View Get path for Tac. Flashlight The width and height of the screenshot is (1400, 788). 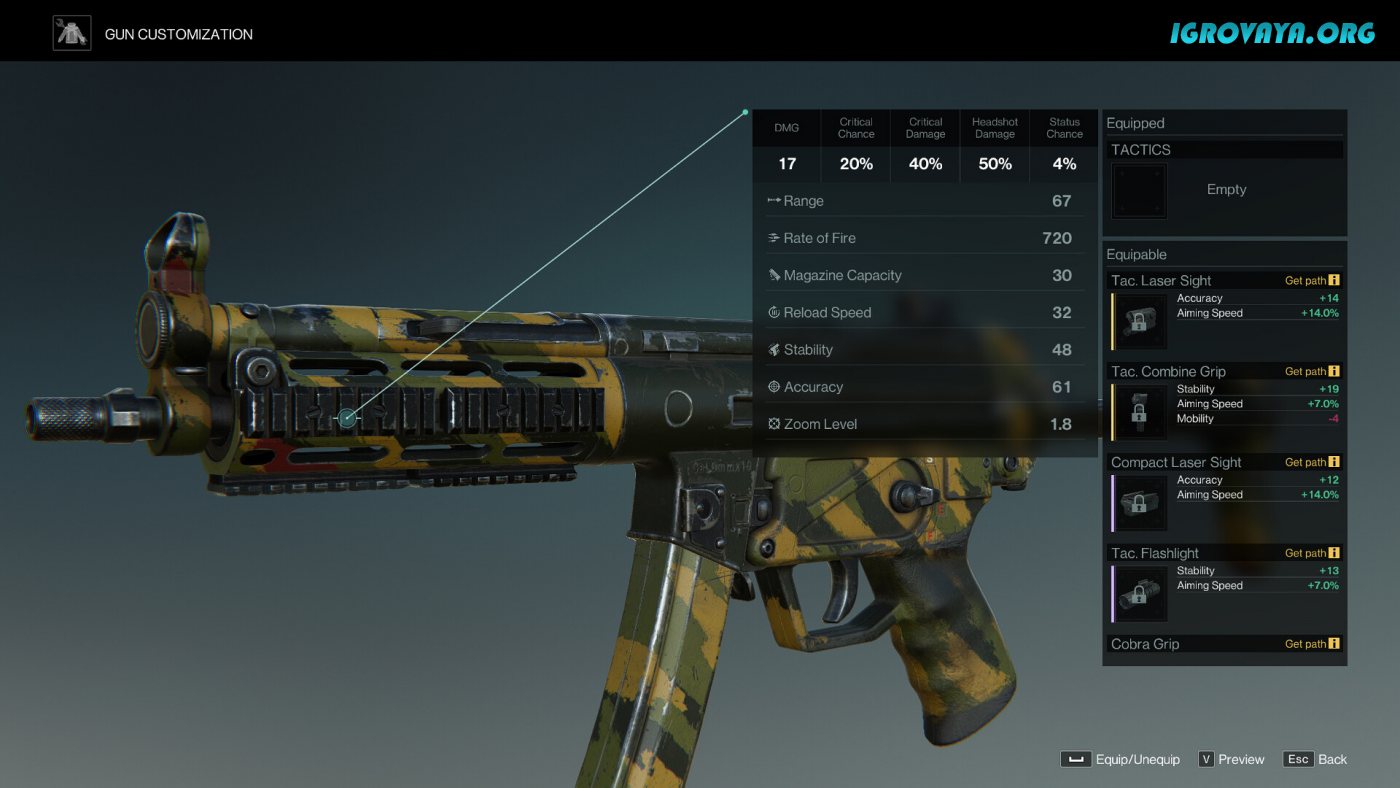[1312, 553]
